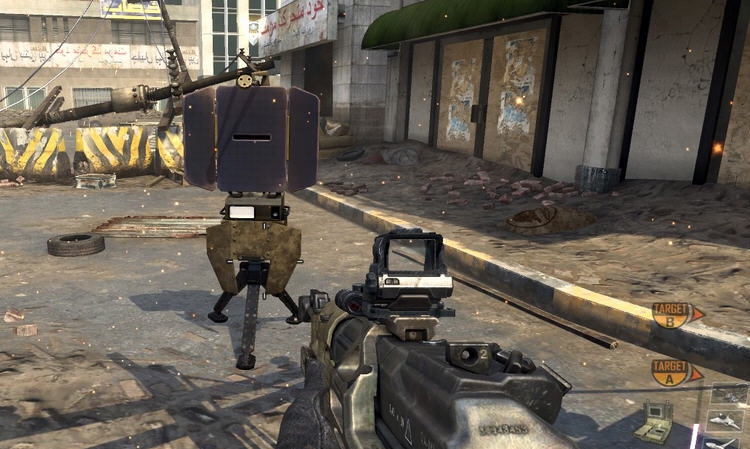Select the Target B objective marker

coord(672,314)
